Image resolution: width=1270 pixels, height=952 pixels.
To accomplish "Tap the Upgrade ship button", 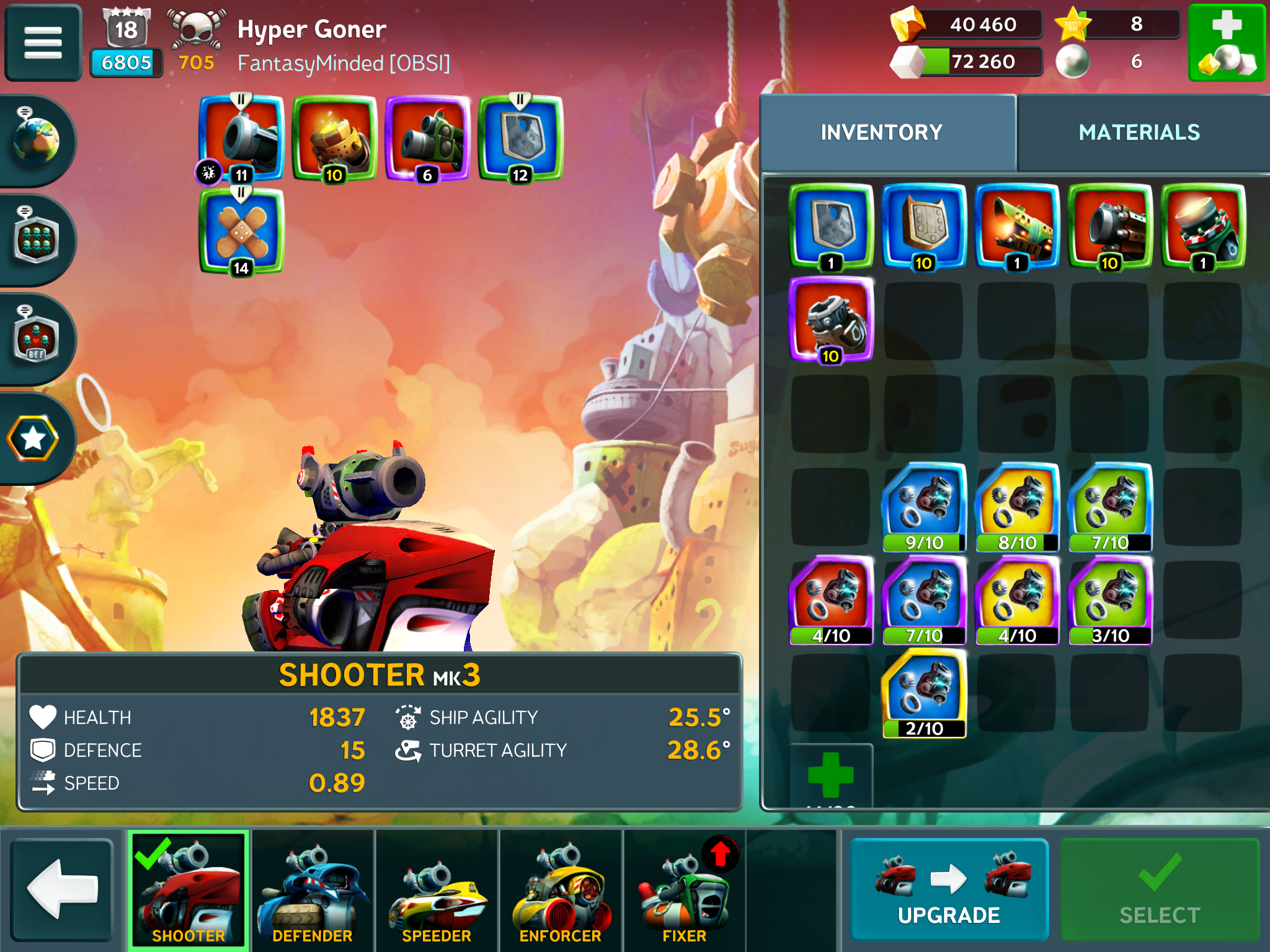I will pos(949,889).
